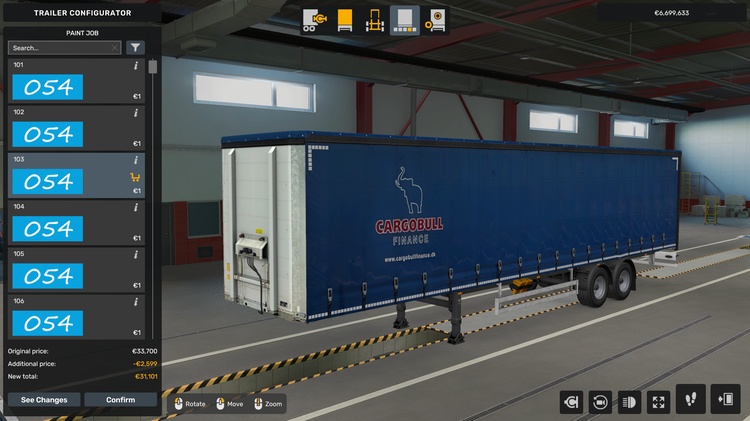Click the cart icon on paint job 103
Image resolution: width=750 pixels, height=421 pixels.
pyautogui.click(x=135, y=178)
